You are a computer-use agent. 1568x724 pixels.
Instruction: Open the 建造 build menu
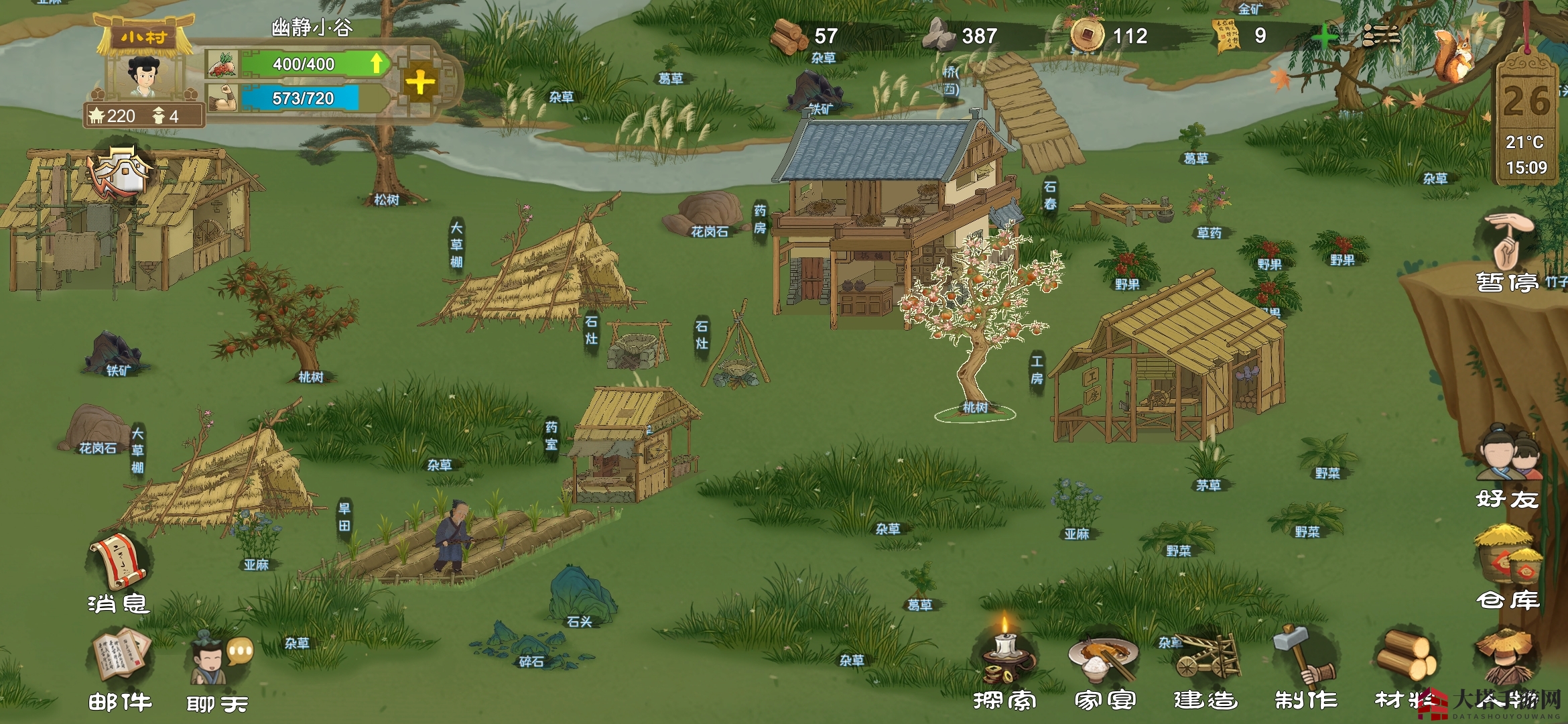(1206, 660)
